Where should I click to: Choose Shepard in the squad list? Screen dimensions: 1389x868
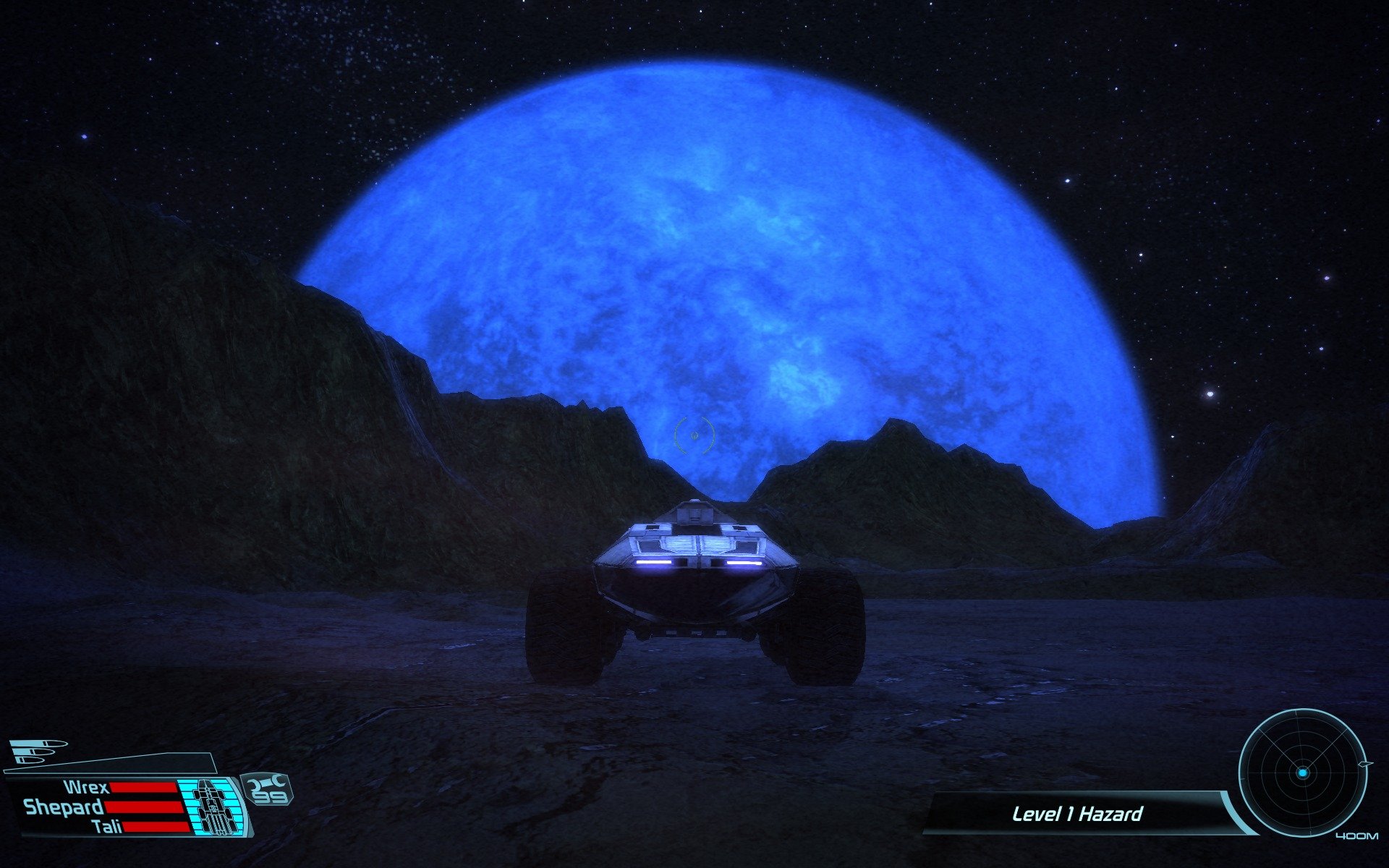[64, 807]
